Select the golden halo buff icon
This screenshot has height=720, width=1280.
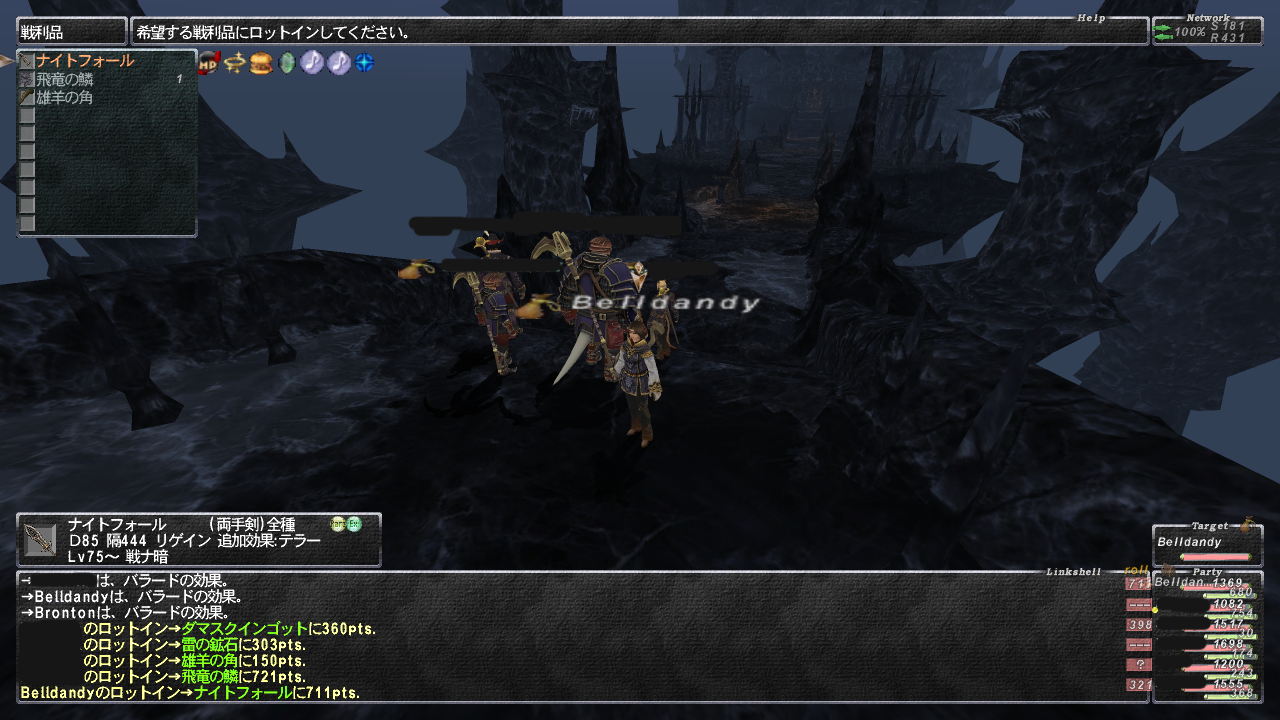point(235,62)
